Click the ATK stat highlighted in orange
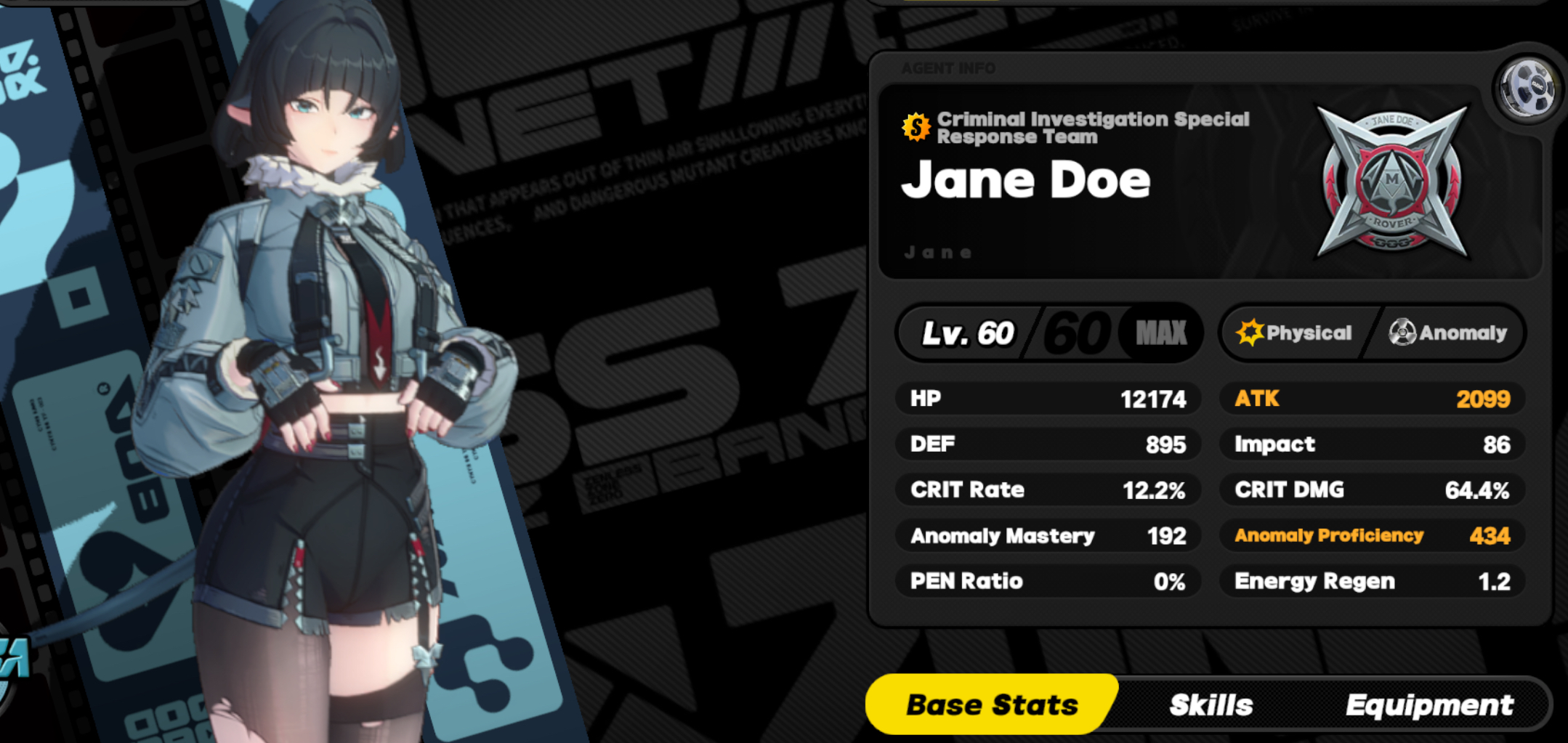The image size is (1568, 743). tap(1372, 398)
